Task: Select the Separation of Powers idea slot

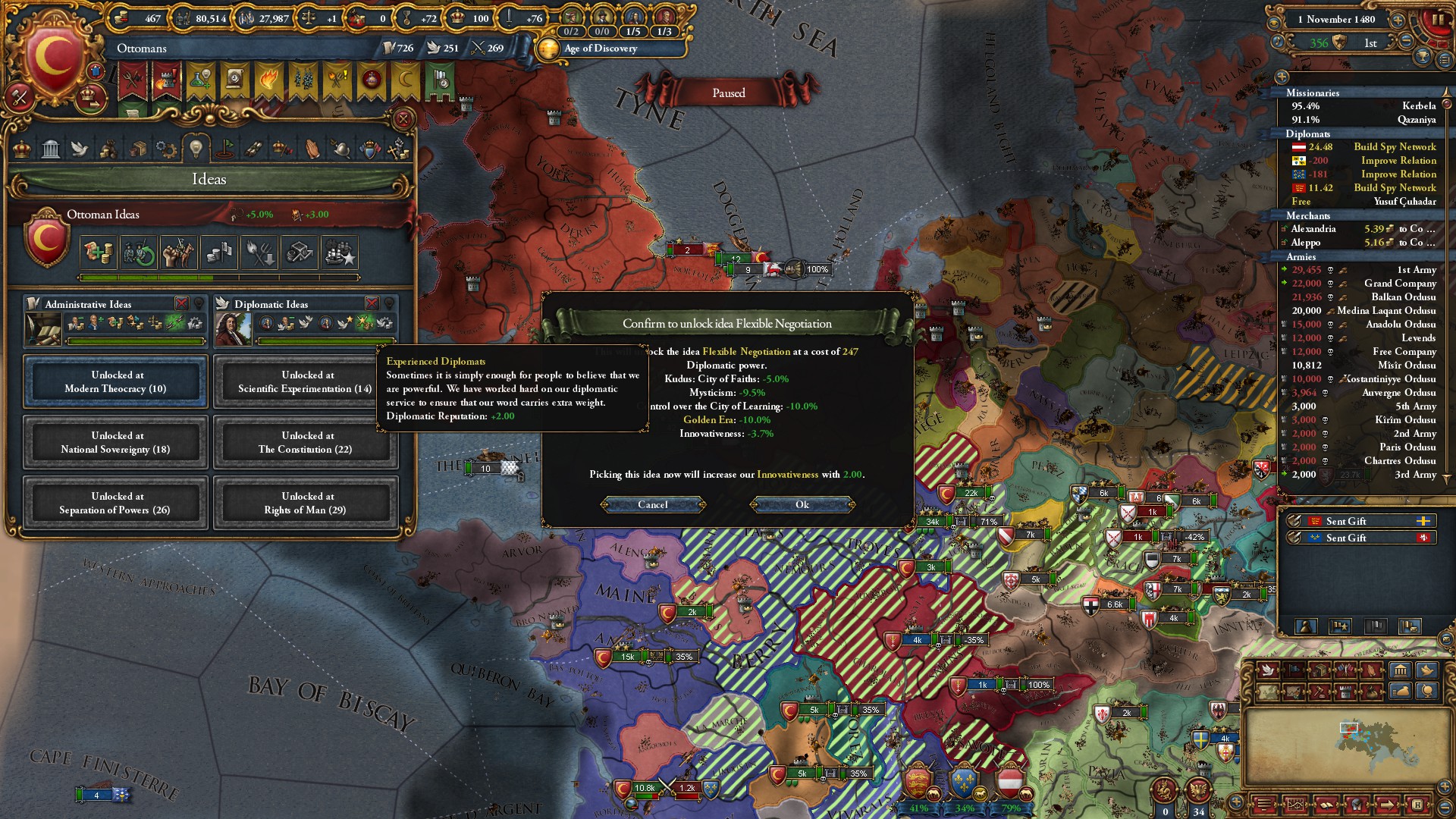Action: [115, 503]
